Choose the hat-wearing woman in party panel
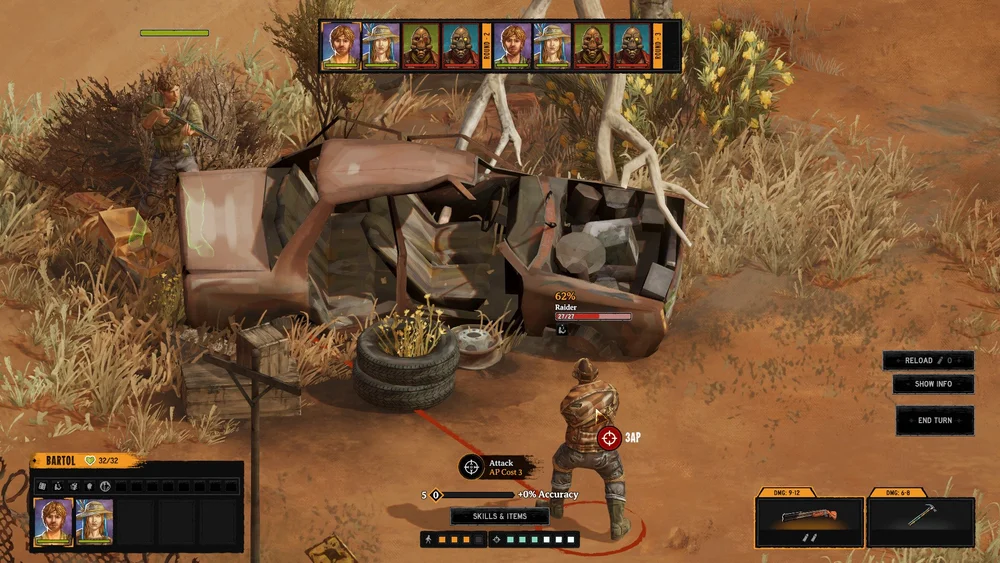The image size is (1000, 563). click(95, 520)
